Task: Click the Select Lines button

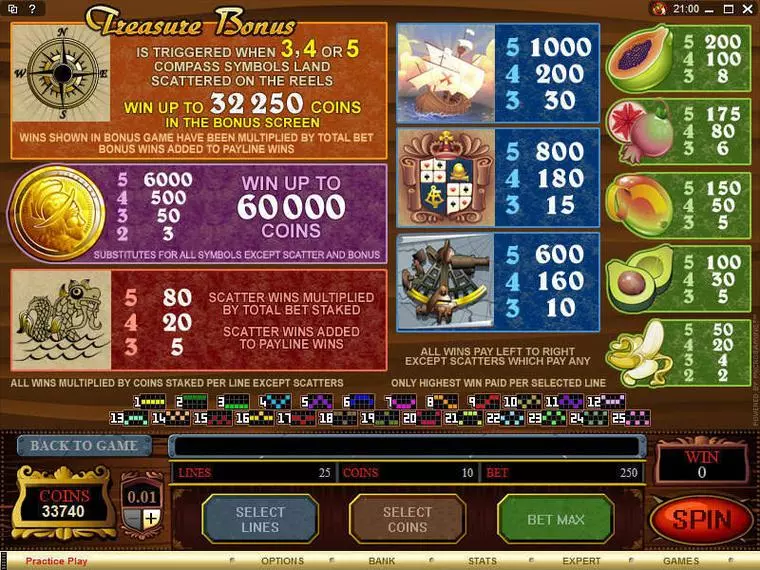Action: coord(260,519)
